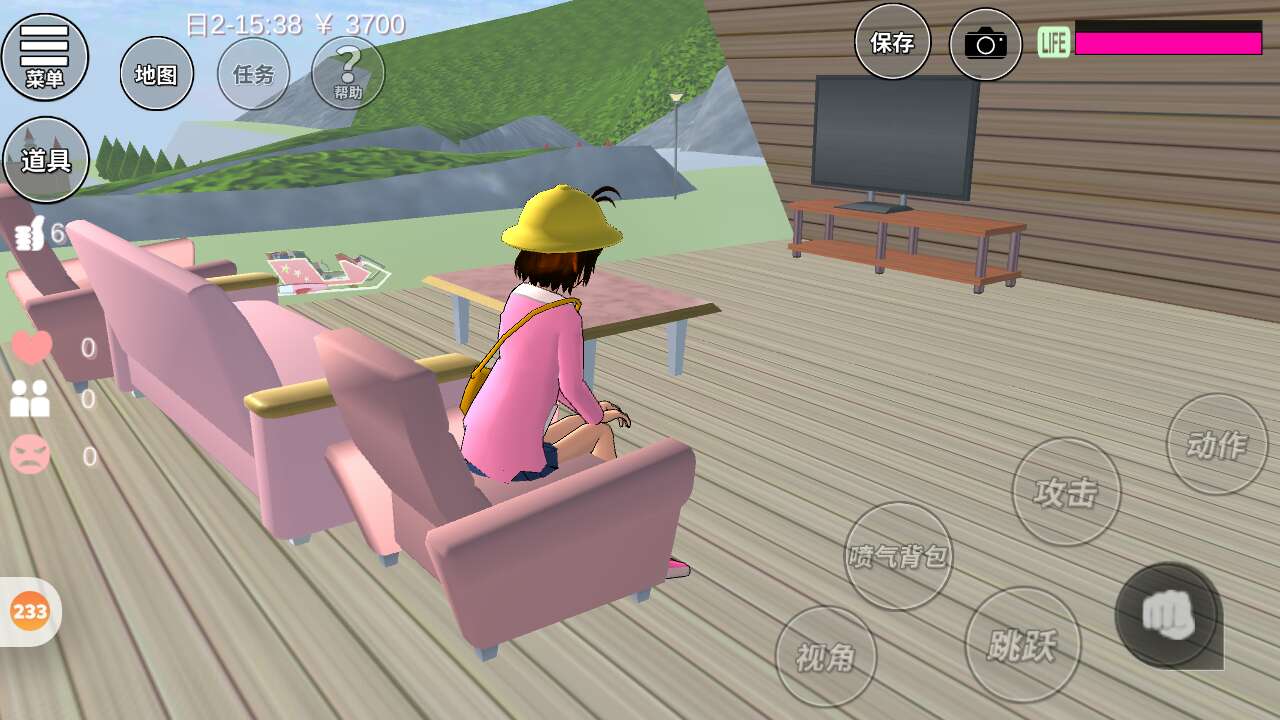The width and height of the screenshot is (1280, 720).
Task: Show the 任务 quest list
Action: point(253,73)
